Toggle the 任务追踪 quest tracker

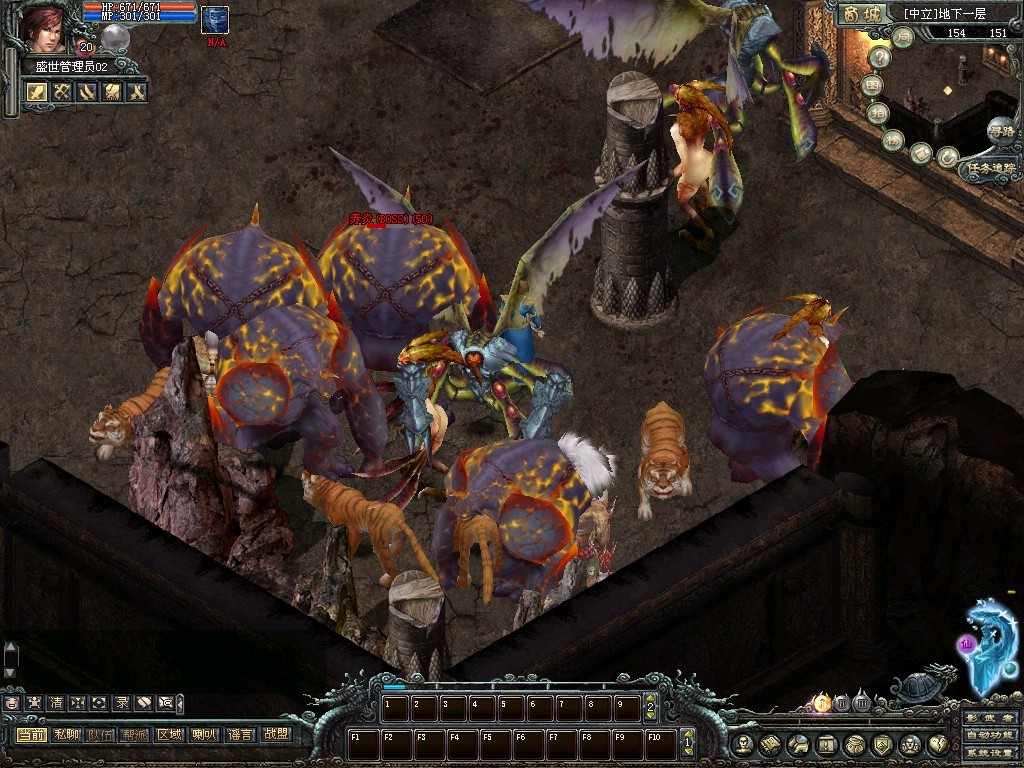point(990,168)
